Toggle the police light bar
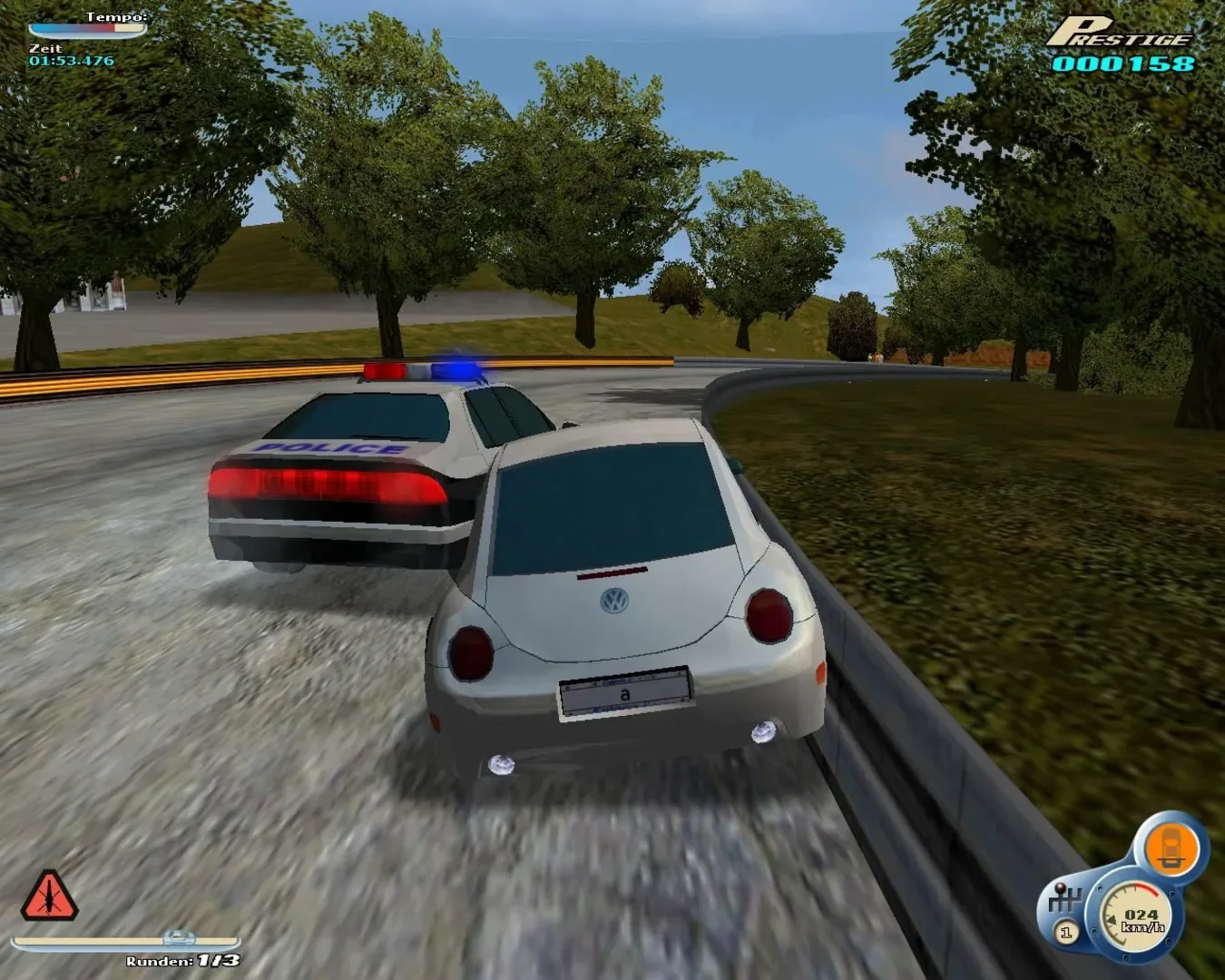This screenshot has width=1225, height=980. point(422,370)
